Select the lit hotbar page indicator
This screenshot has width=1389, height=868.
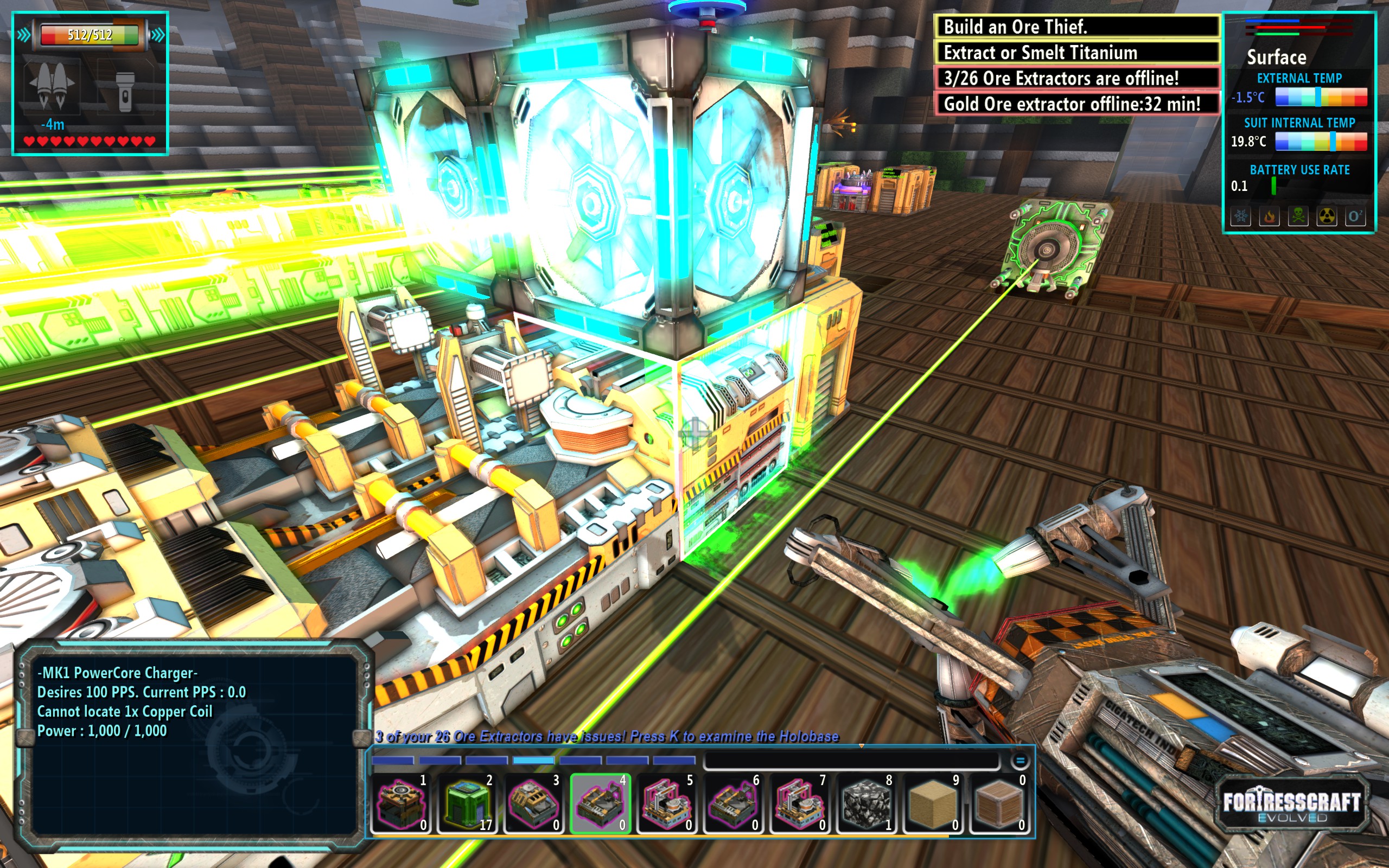pos(533,761)
